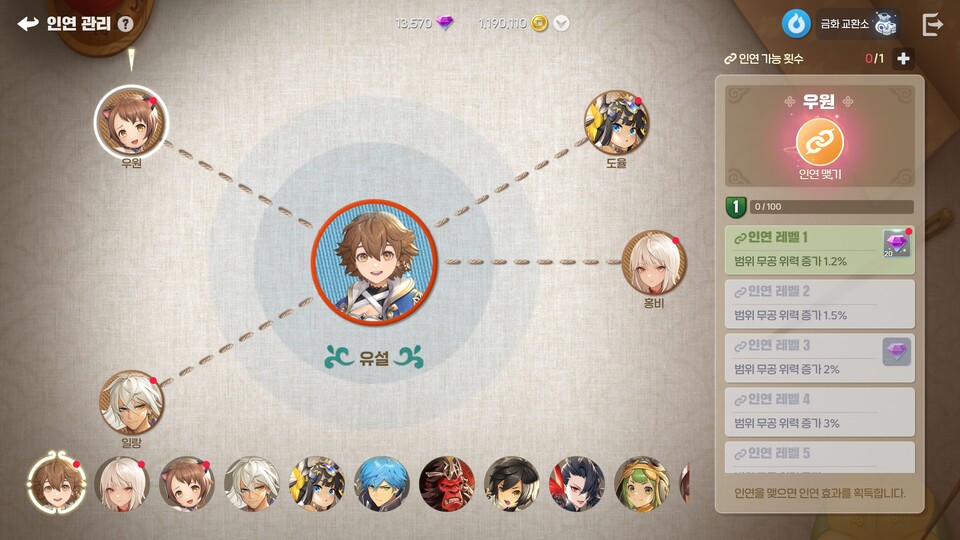Choose the 일랑 bond portrait
The width and height of the screenshot is (960, 540).
131,402
